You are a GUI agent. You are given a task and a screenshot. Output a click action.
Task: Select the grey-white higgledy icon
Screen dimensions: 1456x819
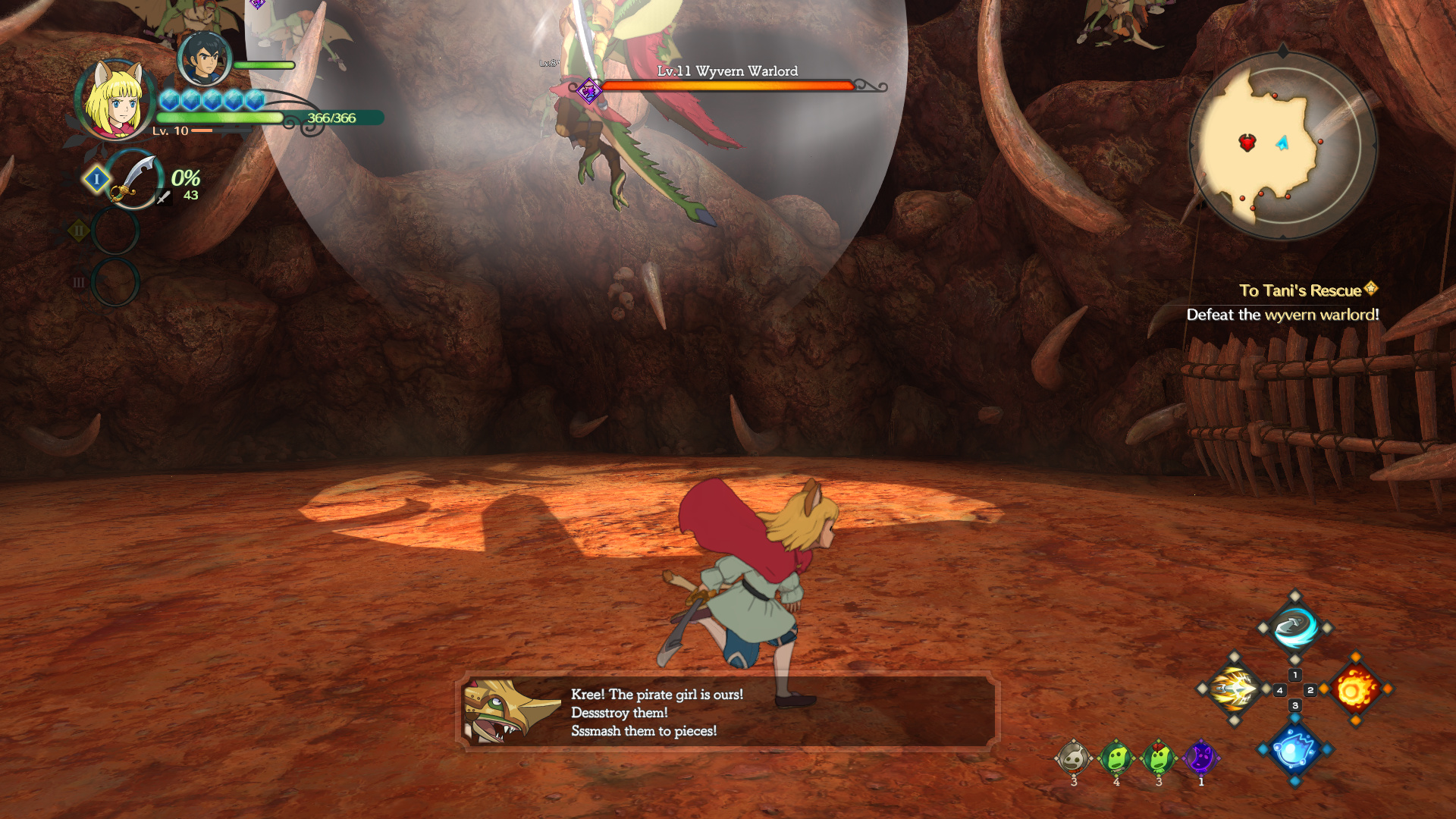click(1073, 758)
